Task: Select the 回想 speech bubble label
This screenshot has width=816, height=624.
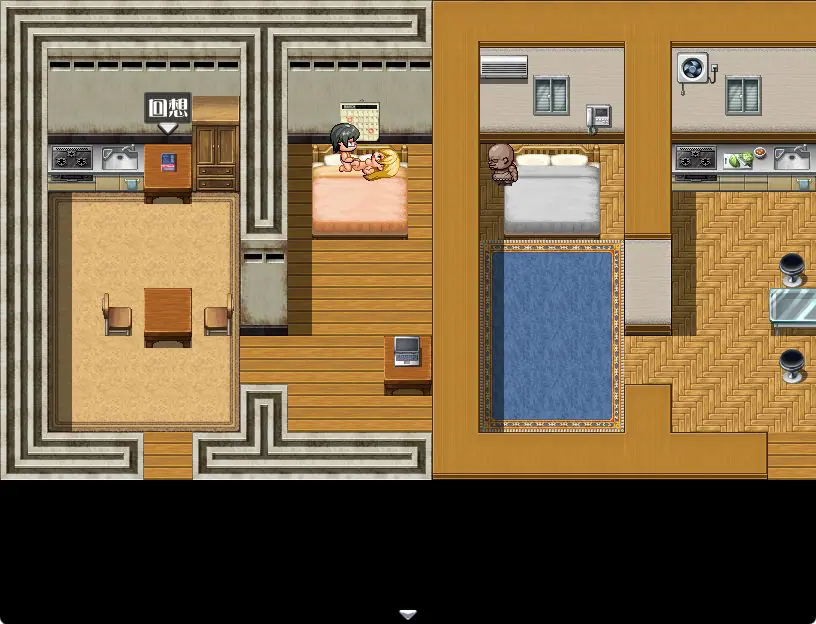Action: click(x=168, y=109)
